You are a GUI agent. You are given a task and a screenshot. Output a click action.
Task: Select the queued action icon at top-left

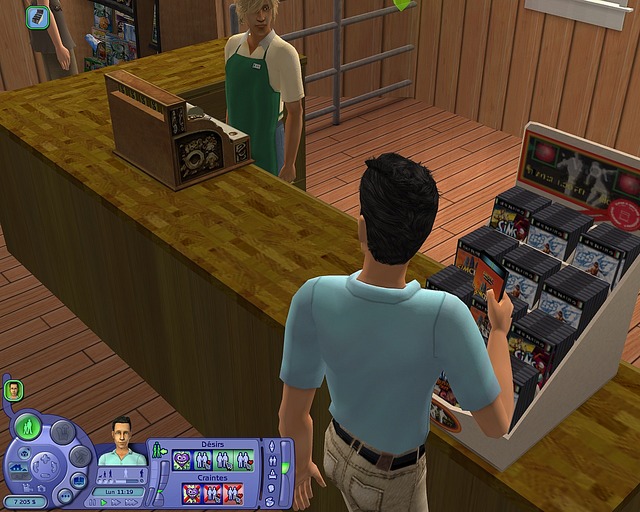tap(37, 16)
